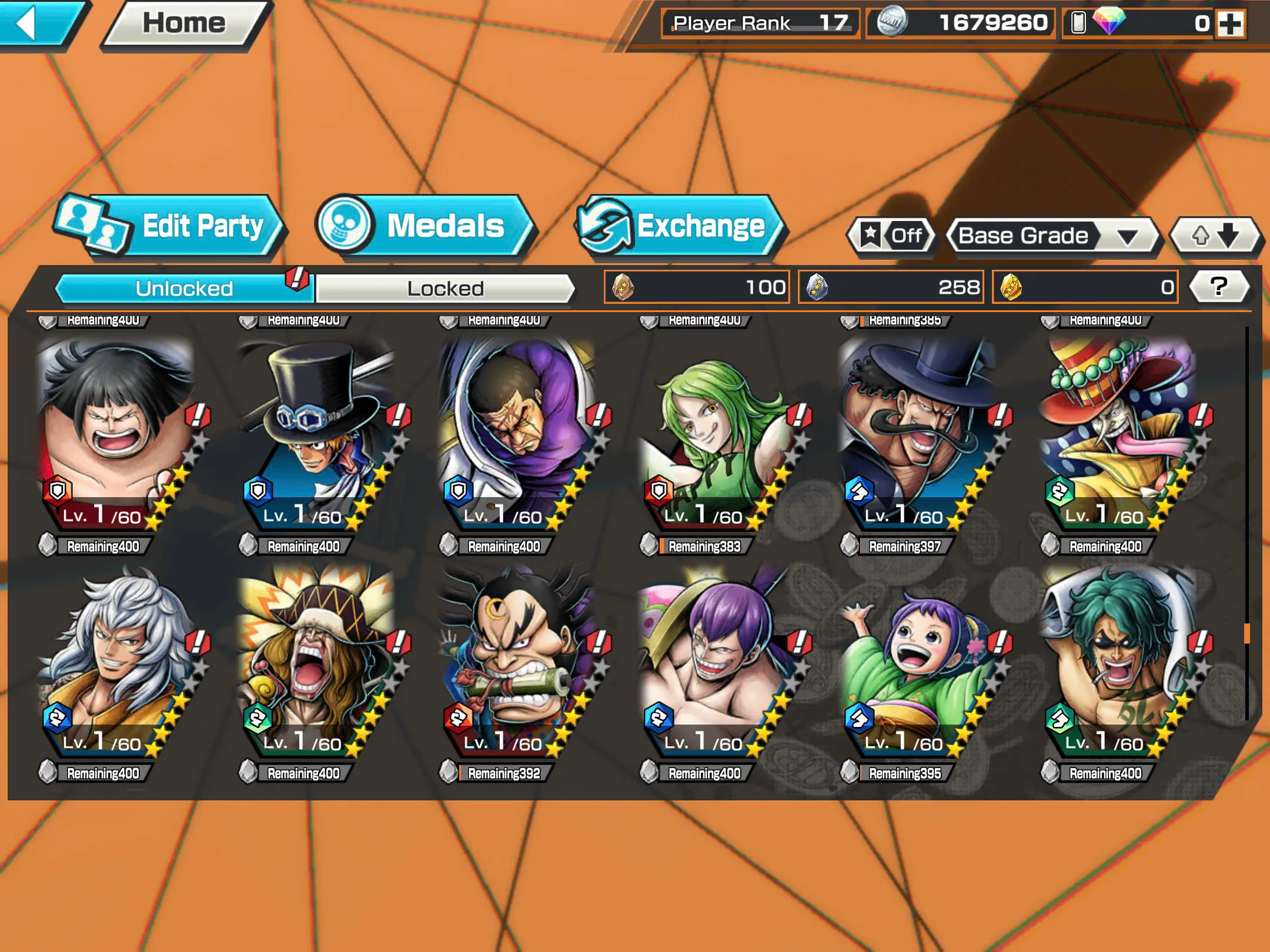This screenshot has height=952, width=1270.
Task: Tap the plus button to buy diamonds
Action: click(1232, 24)
